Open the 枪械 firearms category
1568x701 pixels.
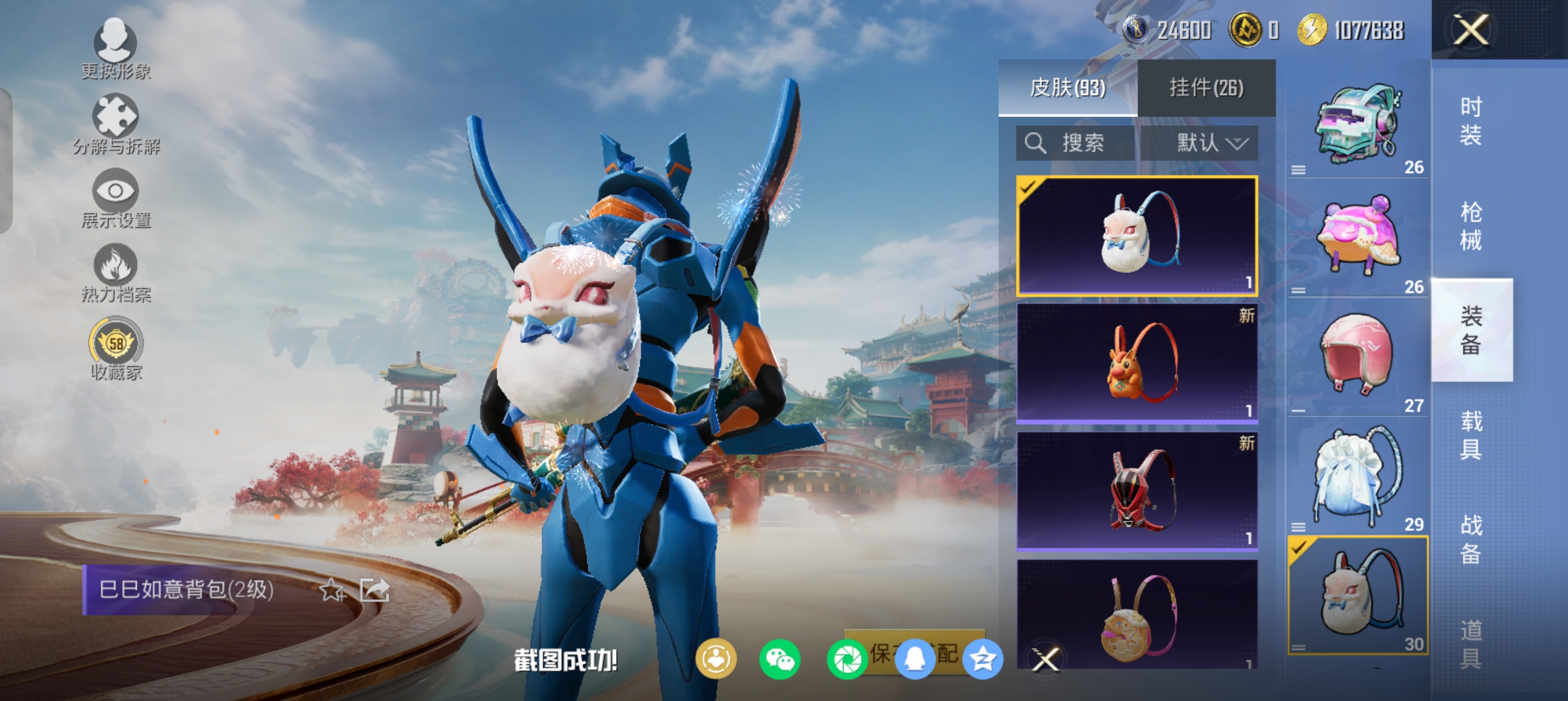(x=1471, y=226)
